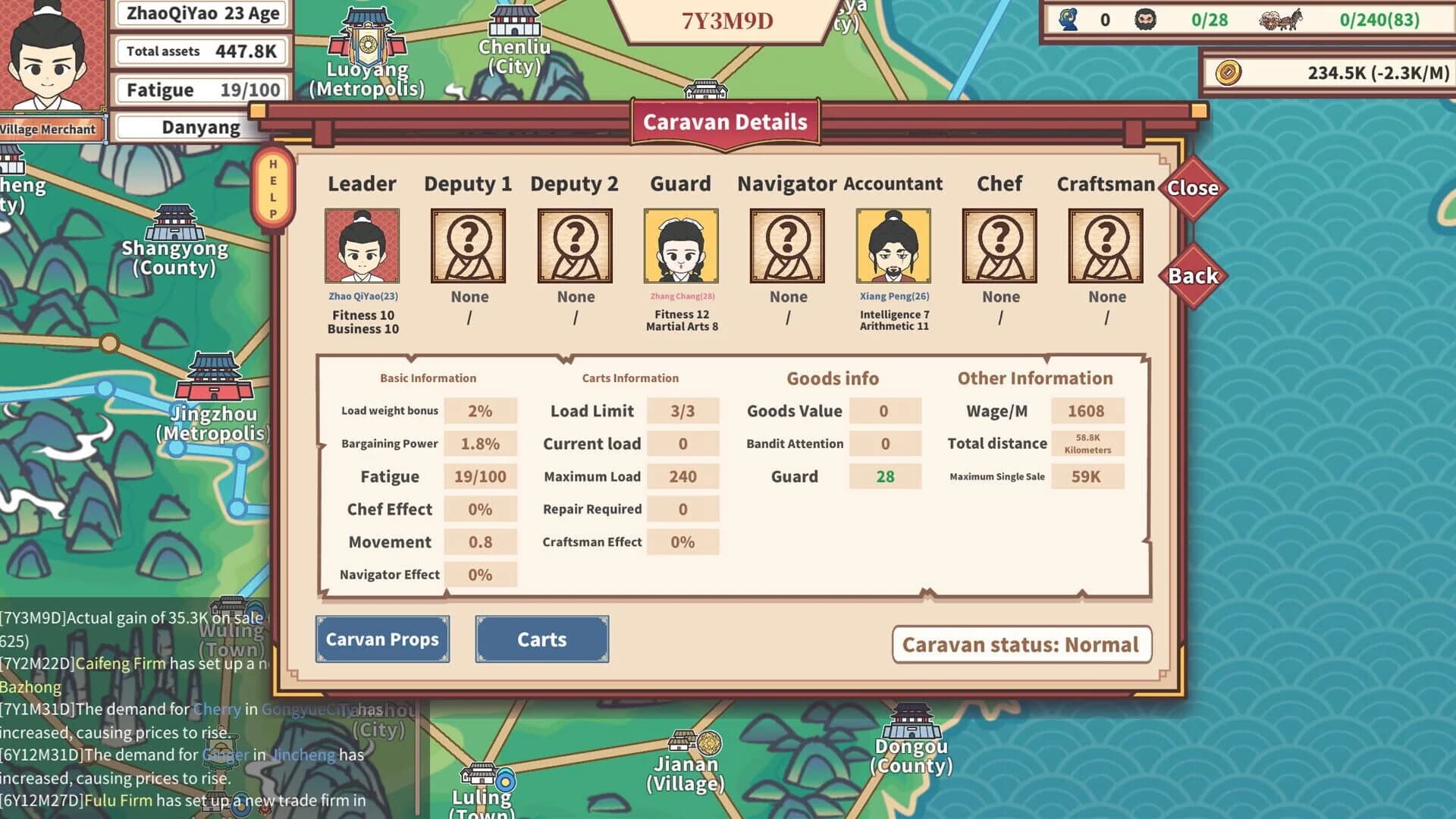This screenshot has height=819, width=1456.
Task: Click the empty Navigator slot
Action: tap(787, 246)
